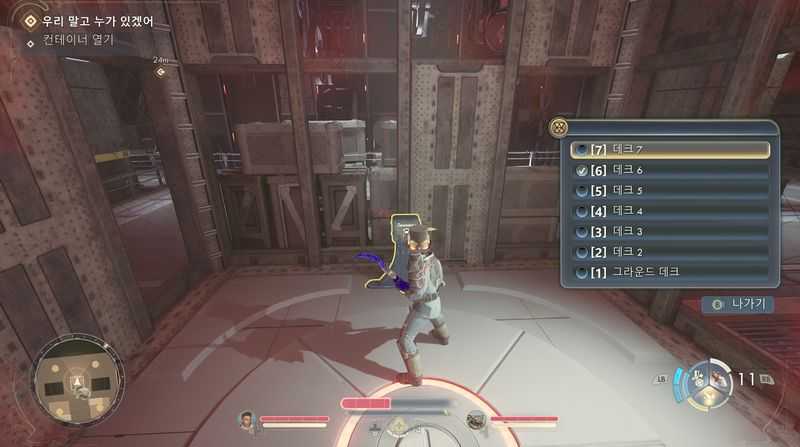Select the 데크 3 option
This screenshot has height=447, width=800.
click(670, 231)
